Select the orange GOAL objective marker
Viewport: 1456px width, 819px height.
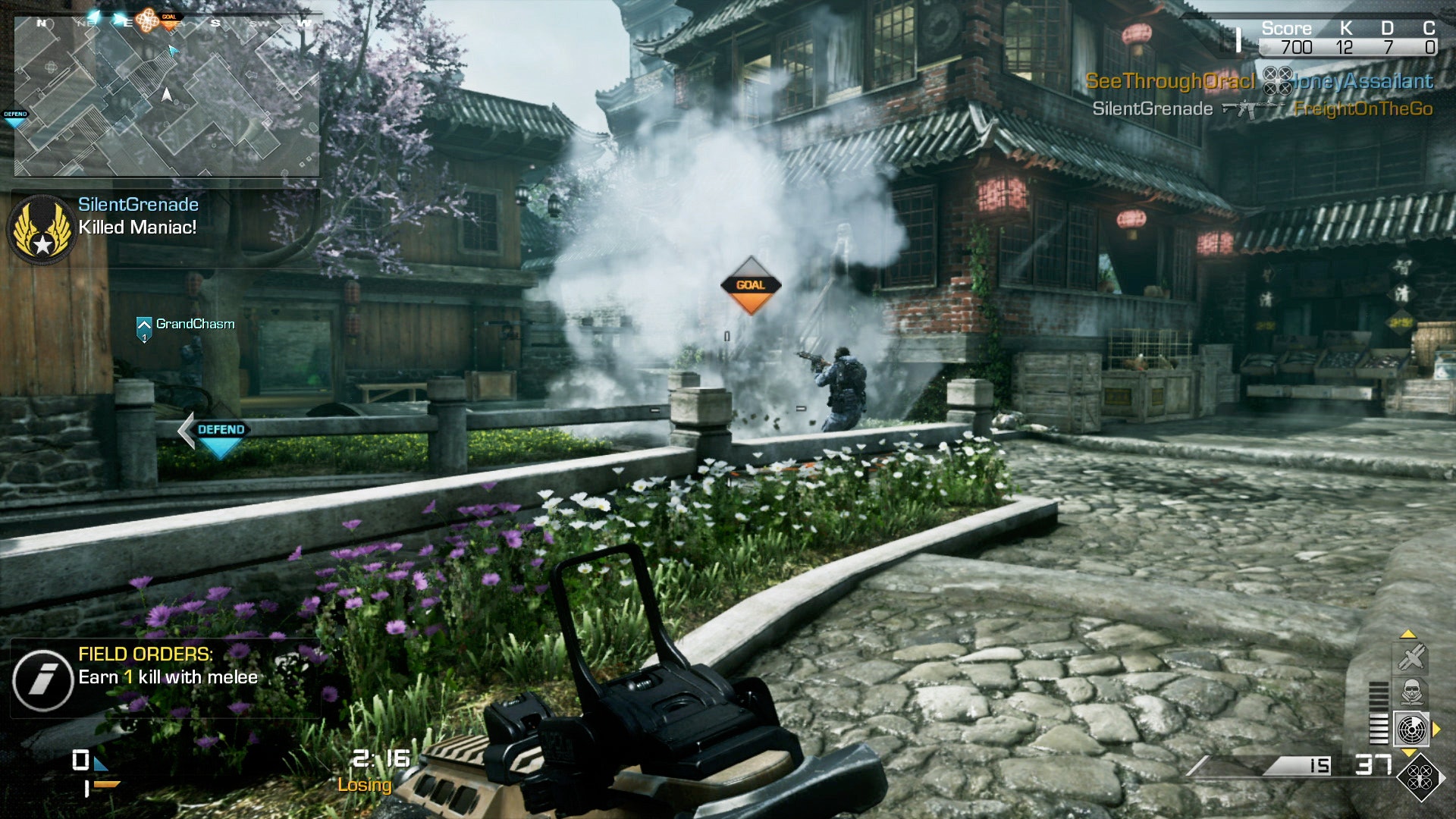point(750,286)
